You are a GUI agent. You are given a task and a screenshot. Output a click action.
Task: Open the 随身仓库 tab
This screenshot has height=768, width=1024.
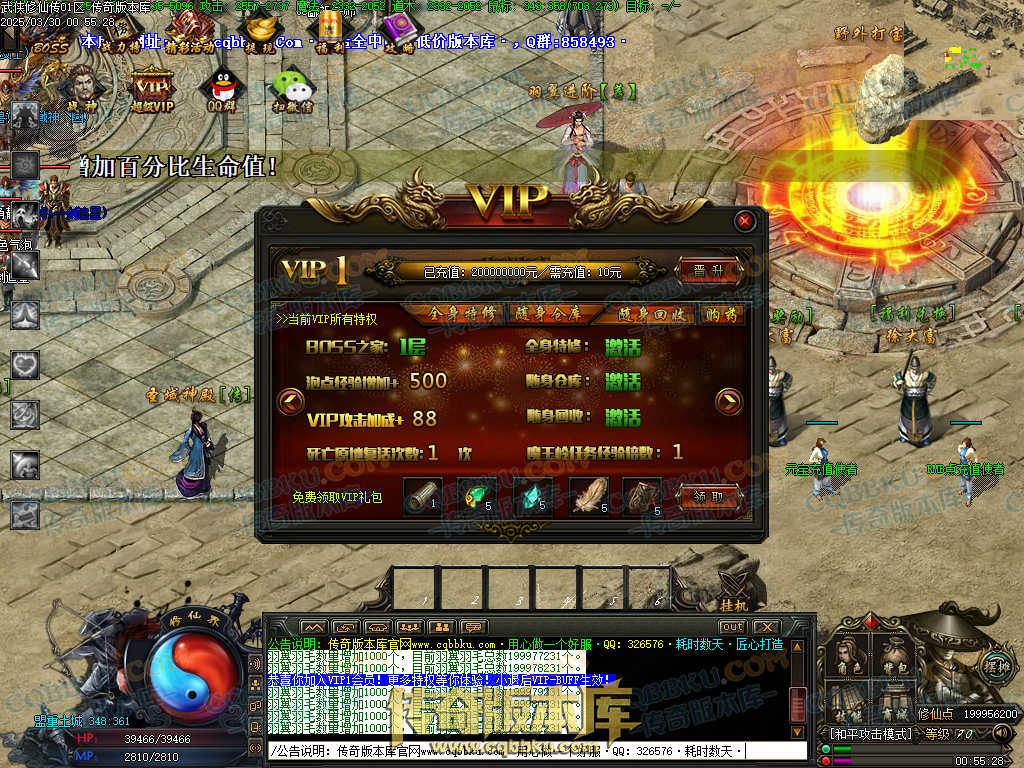pyautogui.click(x=548, y=314)
